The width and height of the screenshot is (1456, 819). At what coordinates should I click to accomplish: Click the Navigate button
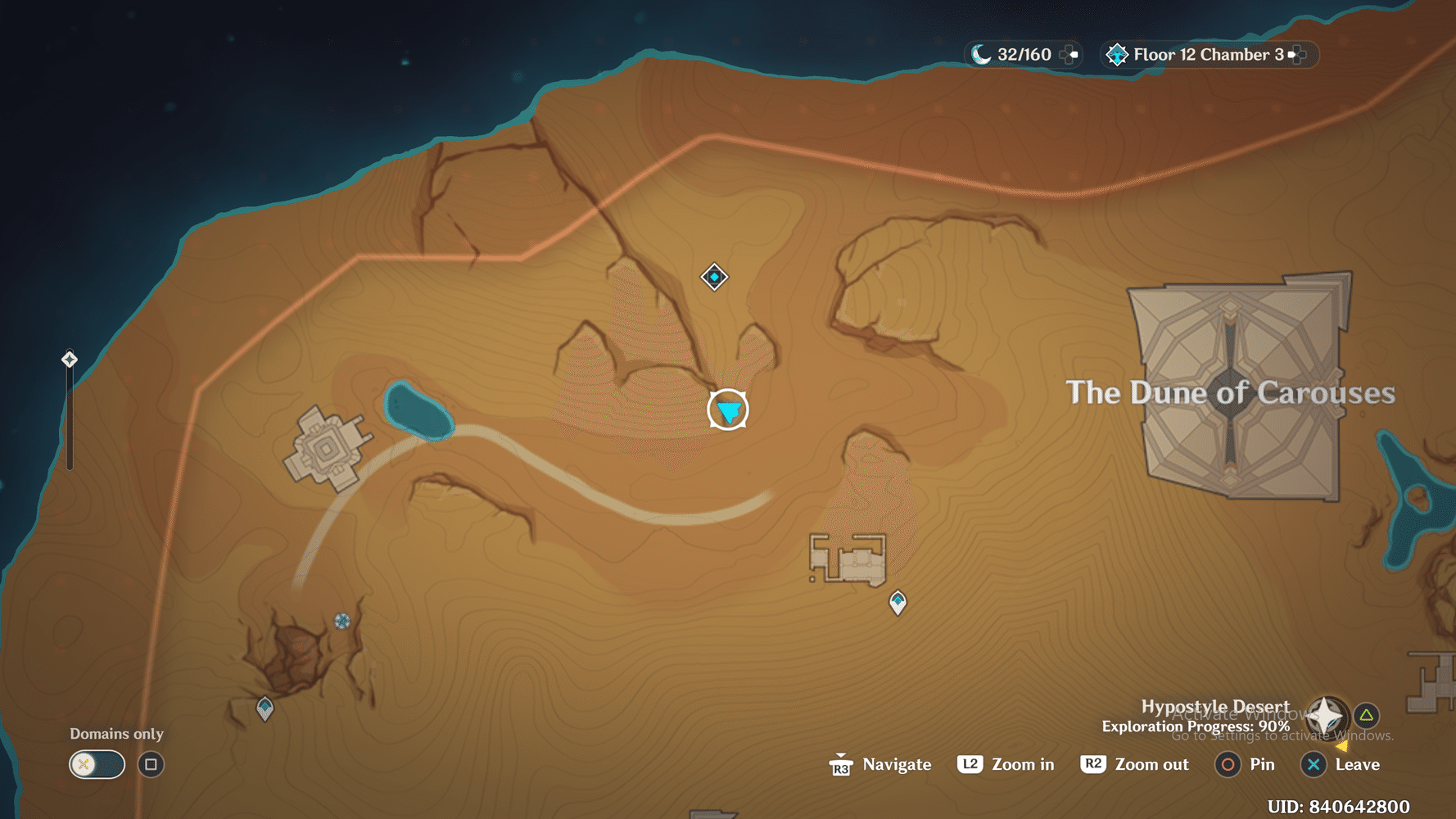880,764
